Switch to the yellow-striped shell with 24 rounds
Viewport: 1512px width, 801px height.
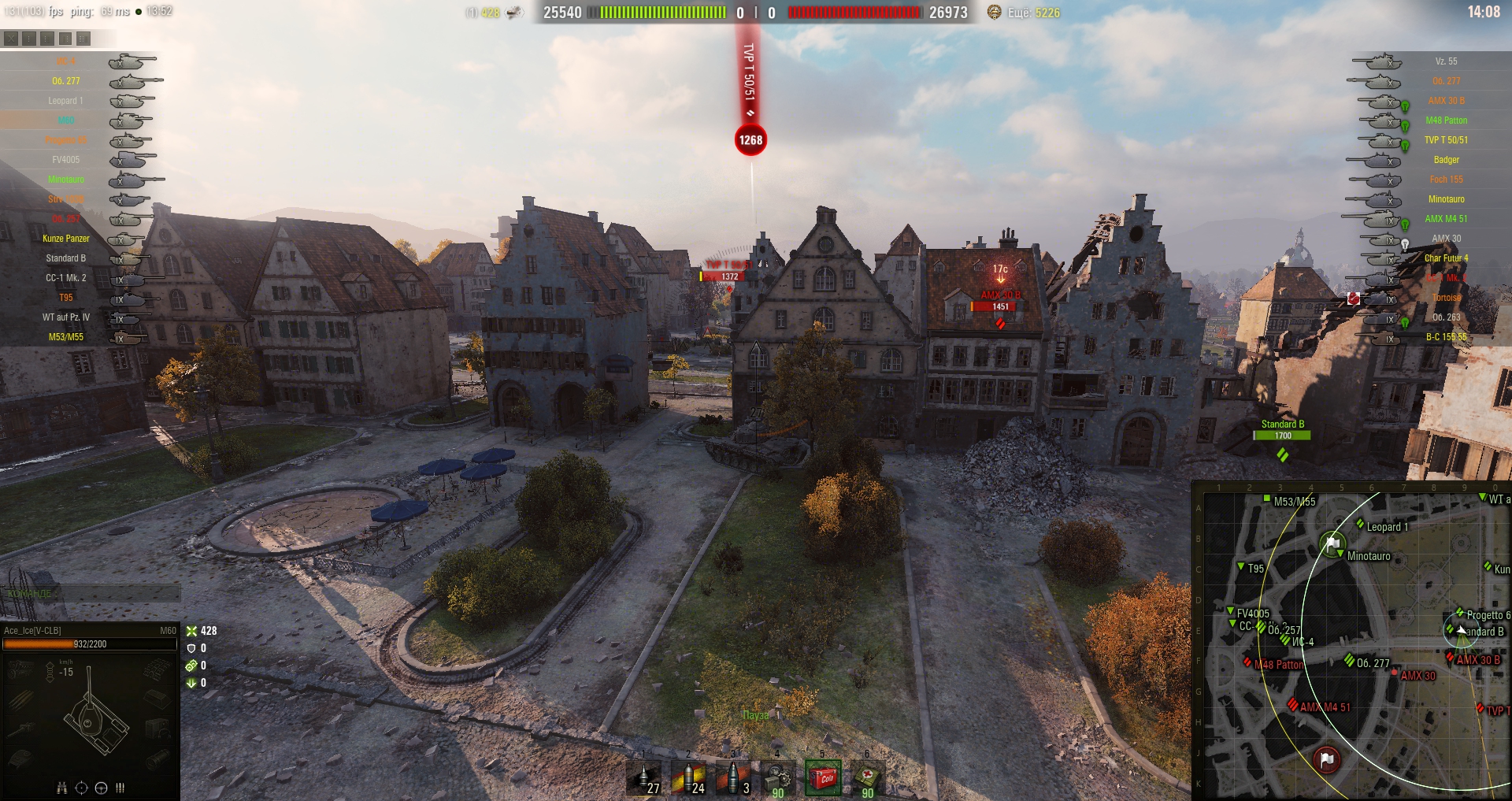tap(688, 778)
